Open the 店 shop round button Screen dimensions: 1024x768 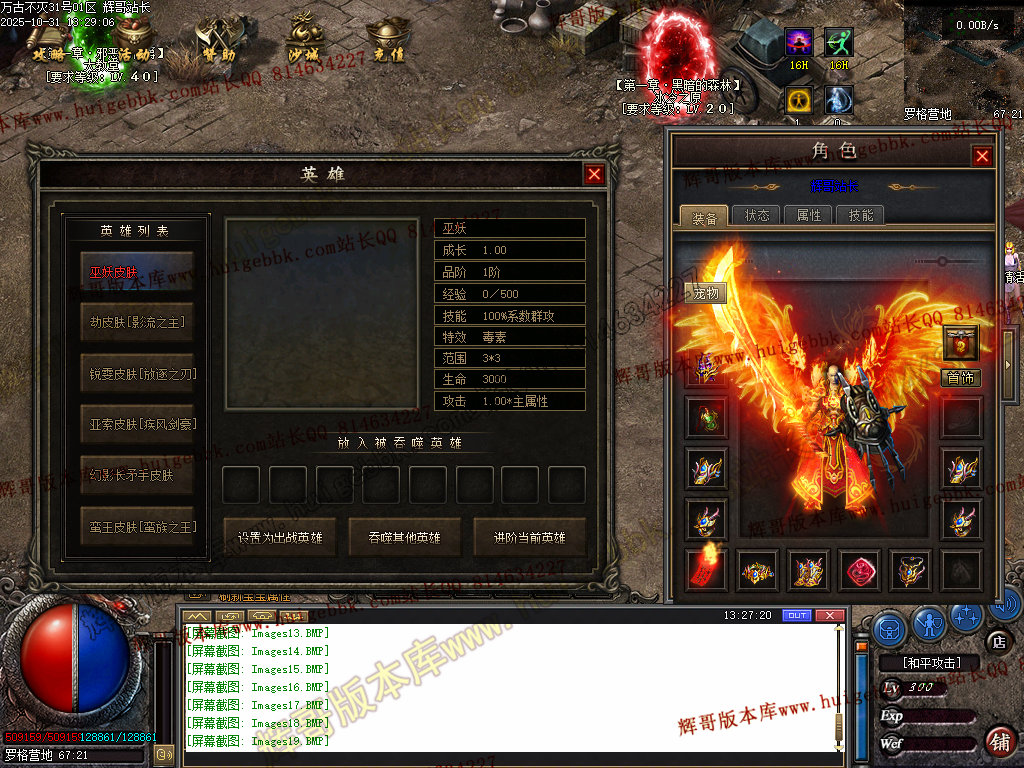point(997,641)
